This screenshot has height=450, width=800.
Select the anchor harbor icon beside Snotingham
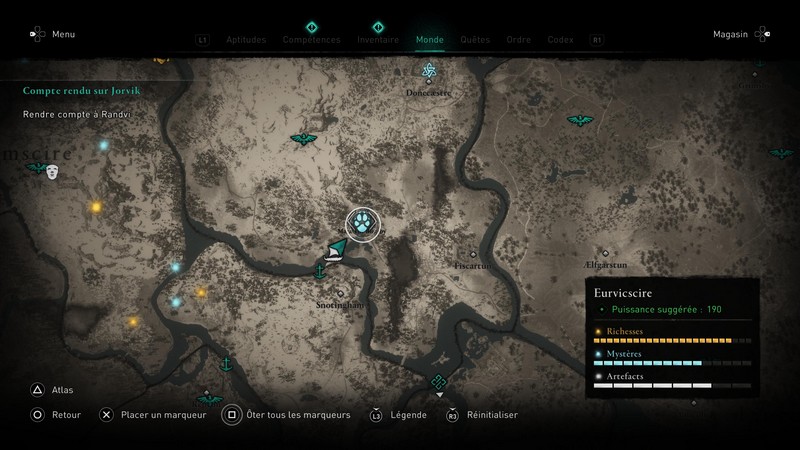click(x=320, y=270)
